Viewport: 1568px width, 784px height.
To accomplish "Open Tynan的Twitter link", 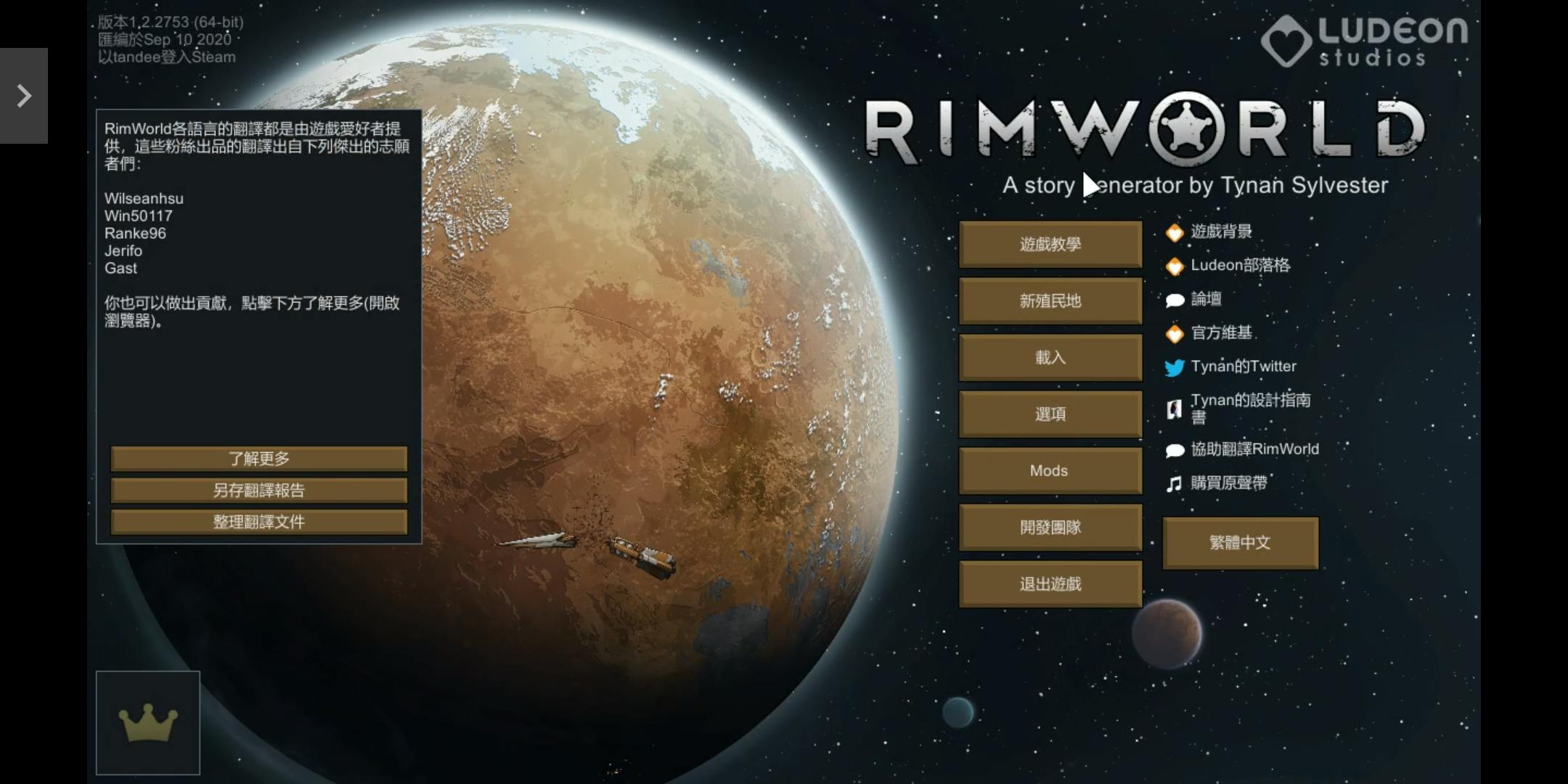I will (x=1243, y=367).
